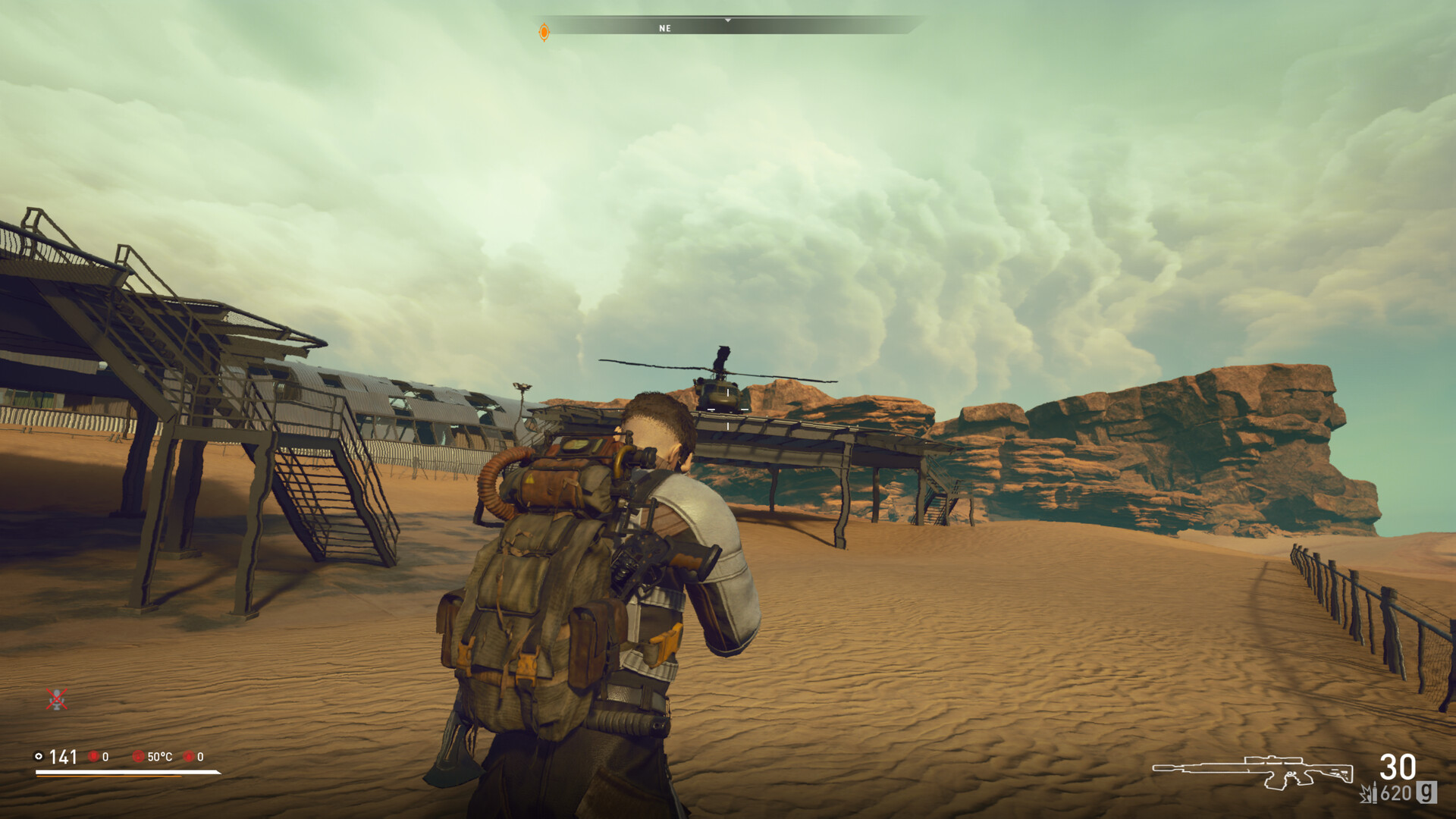Click the bullet icon next to 620
The width and height of the screenshot is (1456, 819).
(x=1375, y=792)
